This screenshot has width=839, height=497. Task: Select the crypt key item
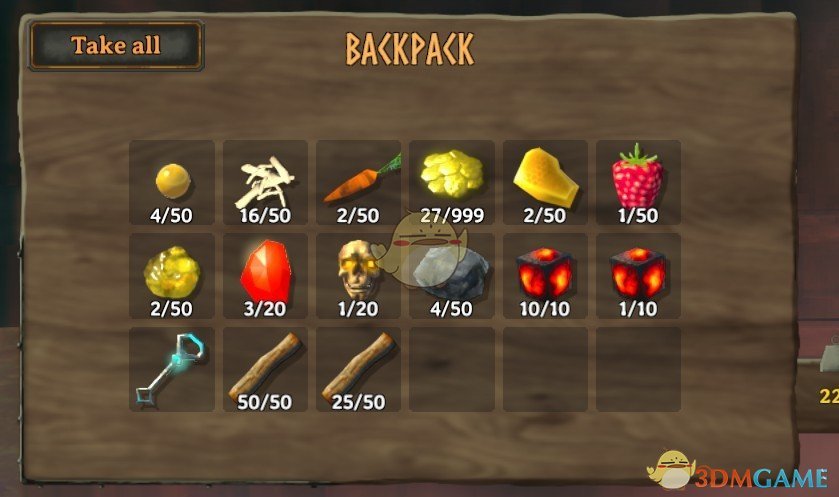pyautogui.click(x=171, y=369)
